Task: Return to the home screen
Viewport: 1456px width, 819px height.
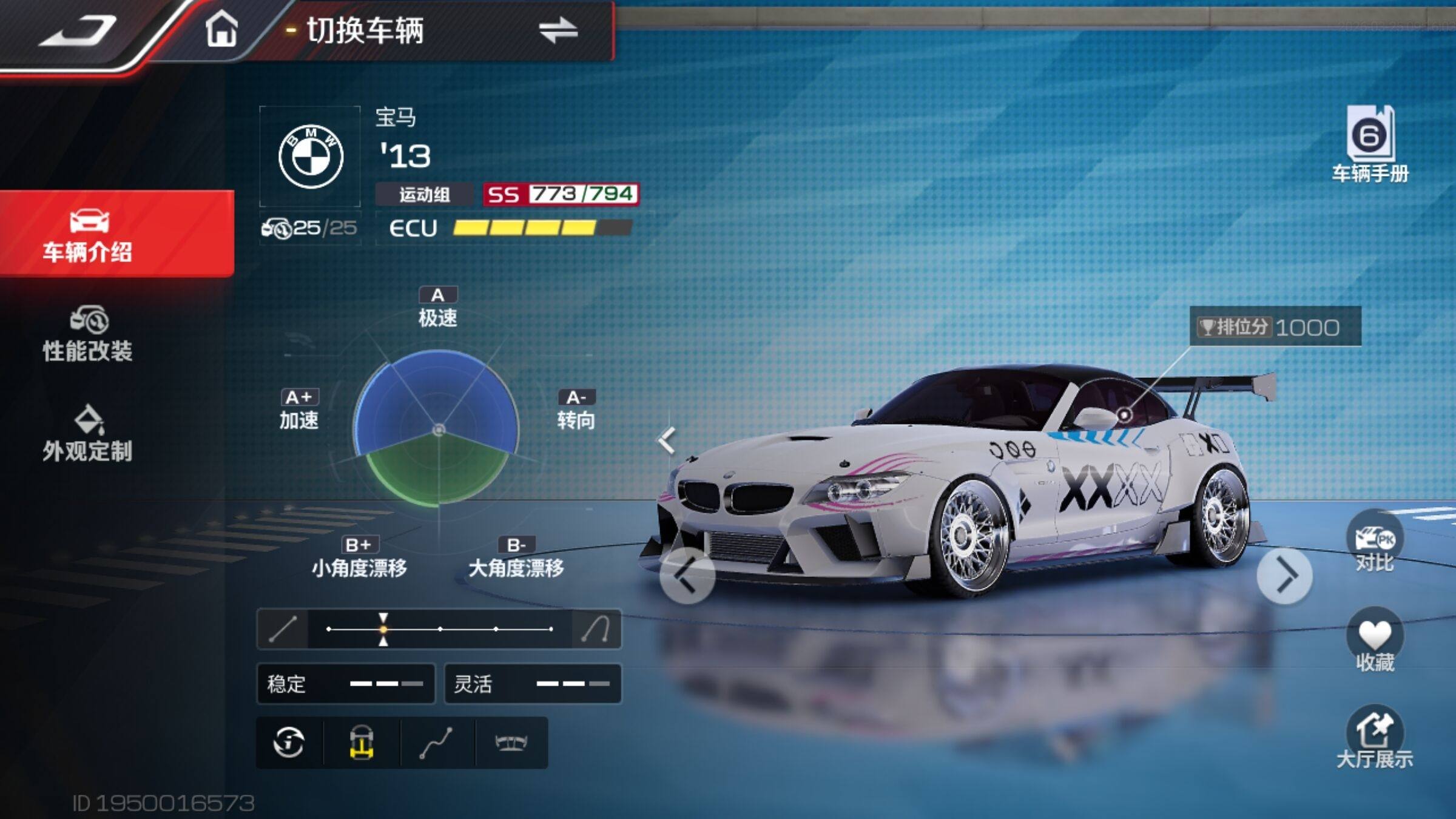Action: click(x=221, y=29)
